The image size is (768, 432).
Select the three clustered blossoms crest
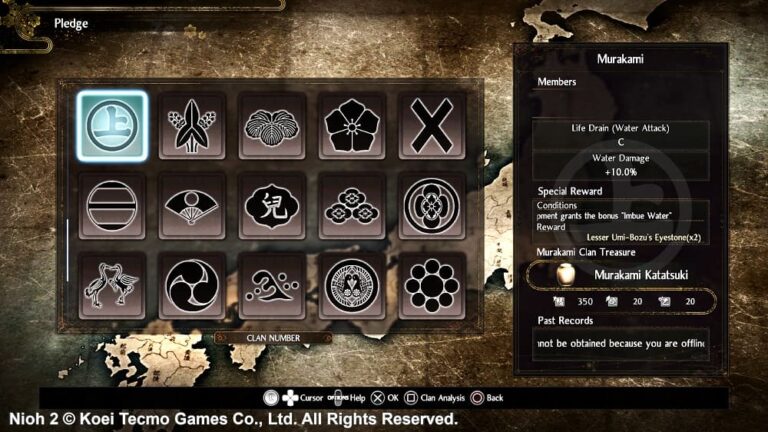click(x=352, y=206)
